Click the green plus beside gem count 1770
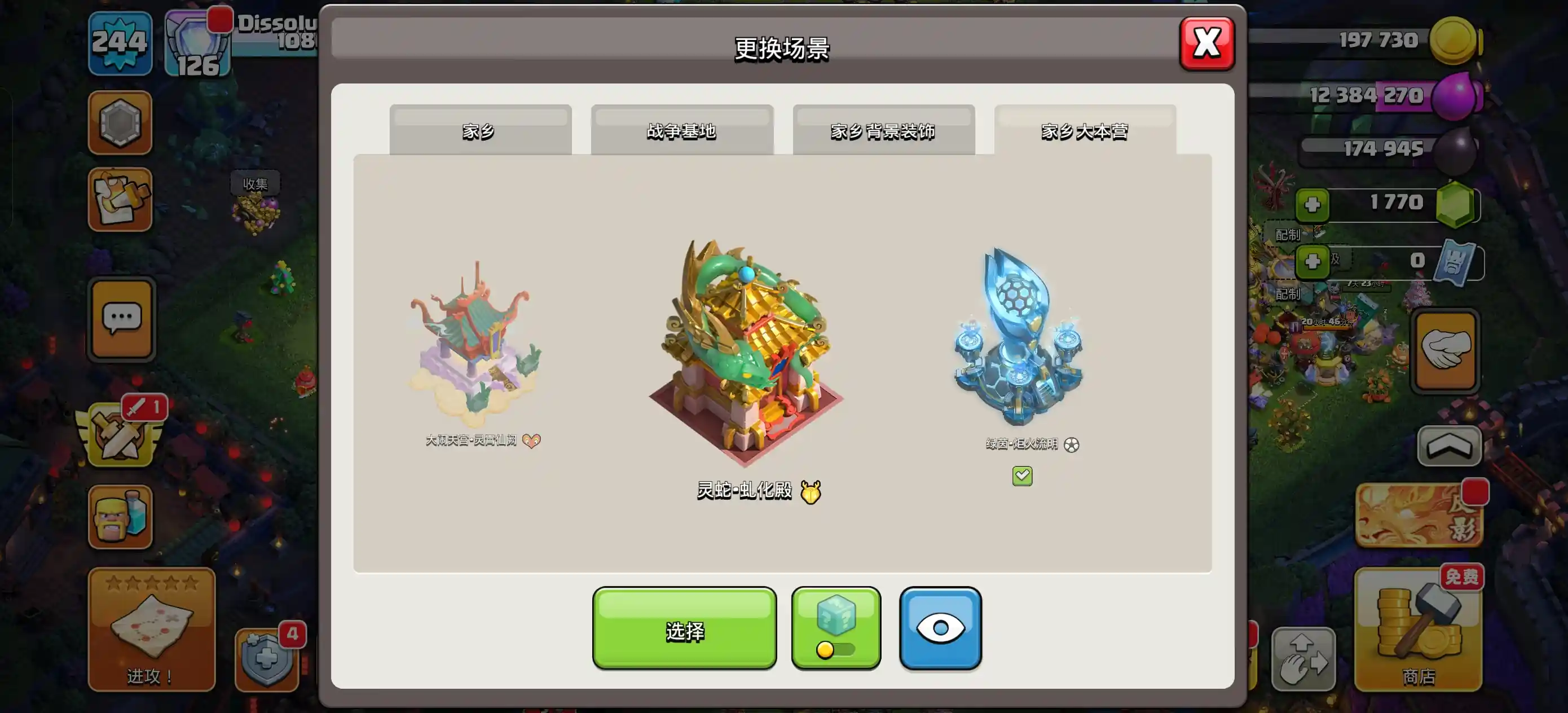 (x=1312, y=205)
